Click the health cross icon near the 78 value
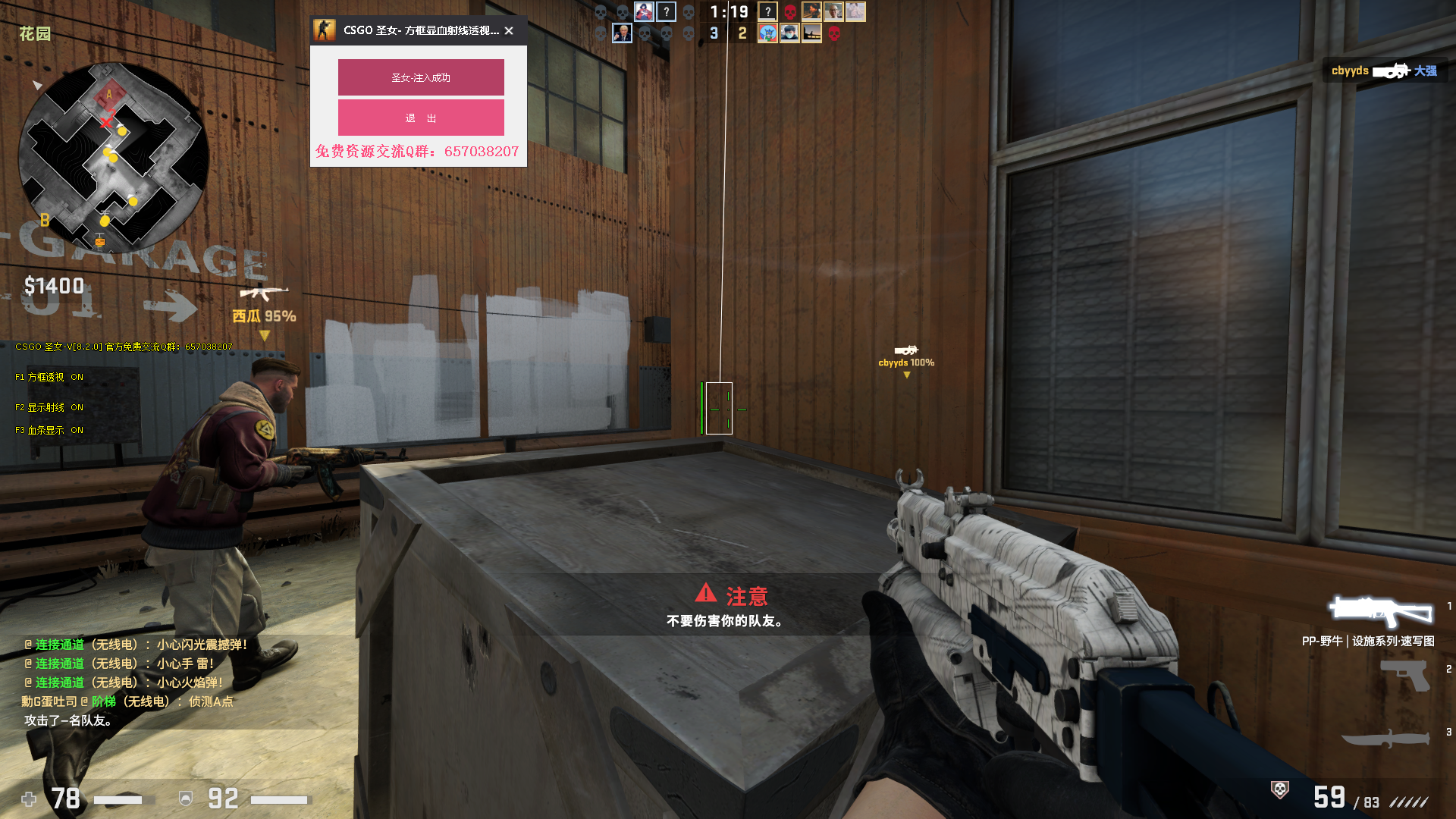Viewport: 1456px width, 819px height. 29,799
